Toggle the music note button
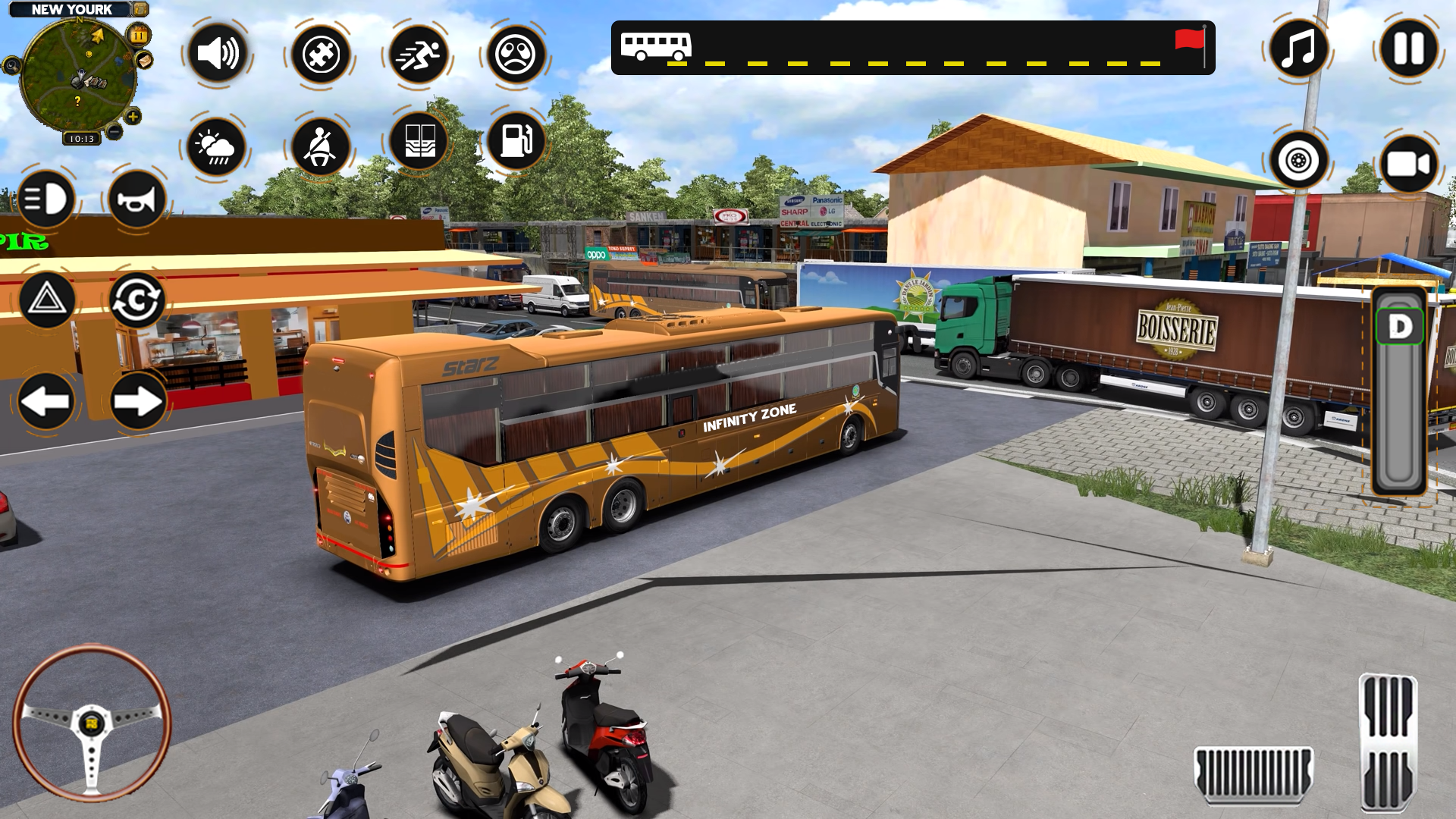 1298,49
